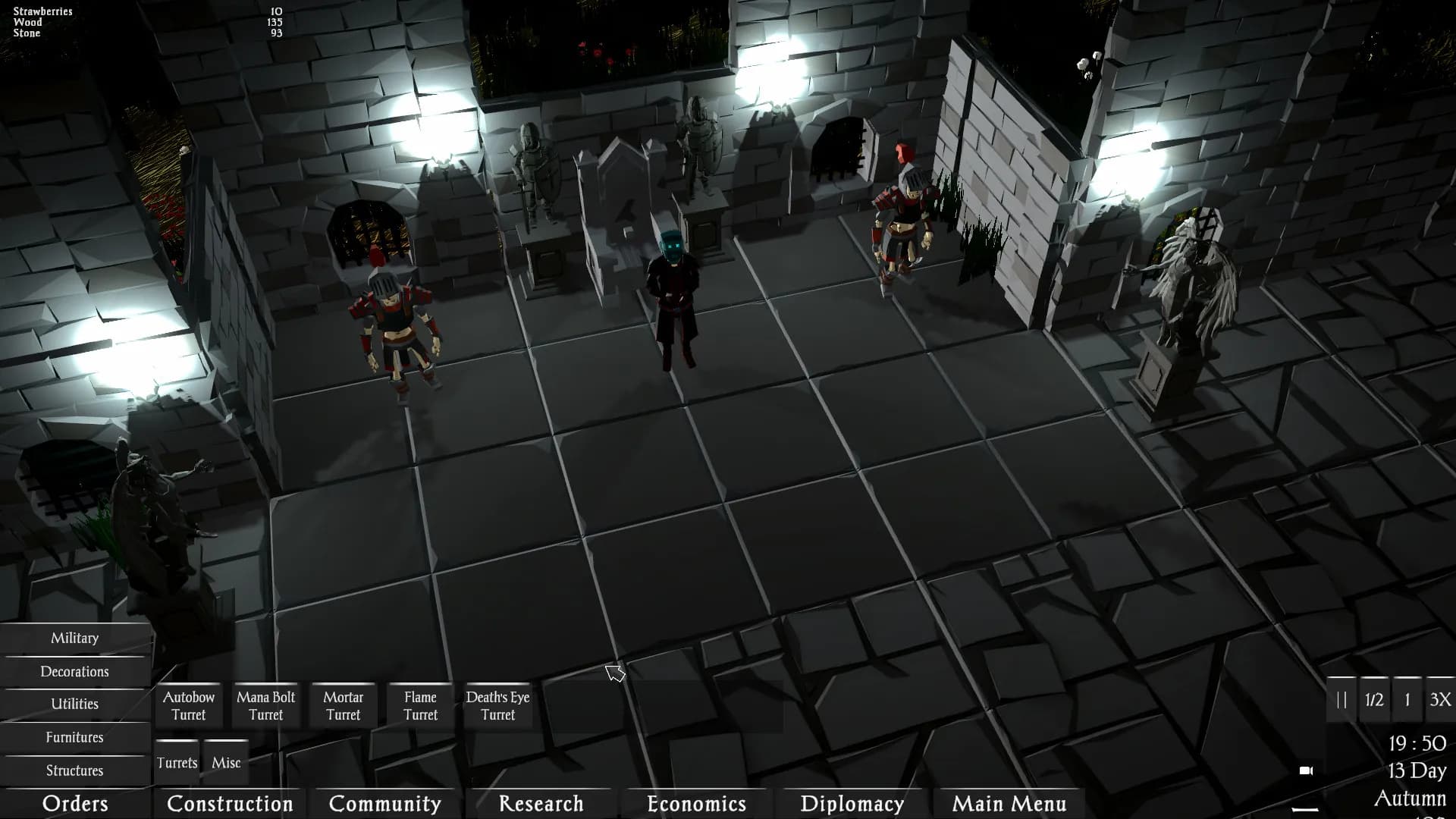Select the Autobow Turret for building
Viewport: 1456px width, 819px height.
tap(189, 706)
